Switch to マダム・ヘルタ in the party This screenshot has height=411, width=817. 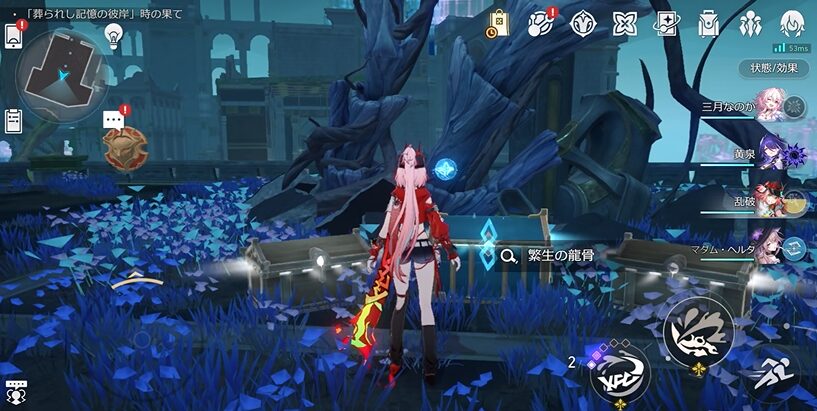(768, 247)
